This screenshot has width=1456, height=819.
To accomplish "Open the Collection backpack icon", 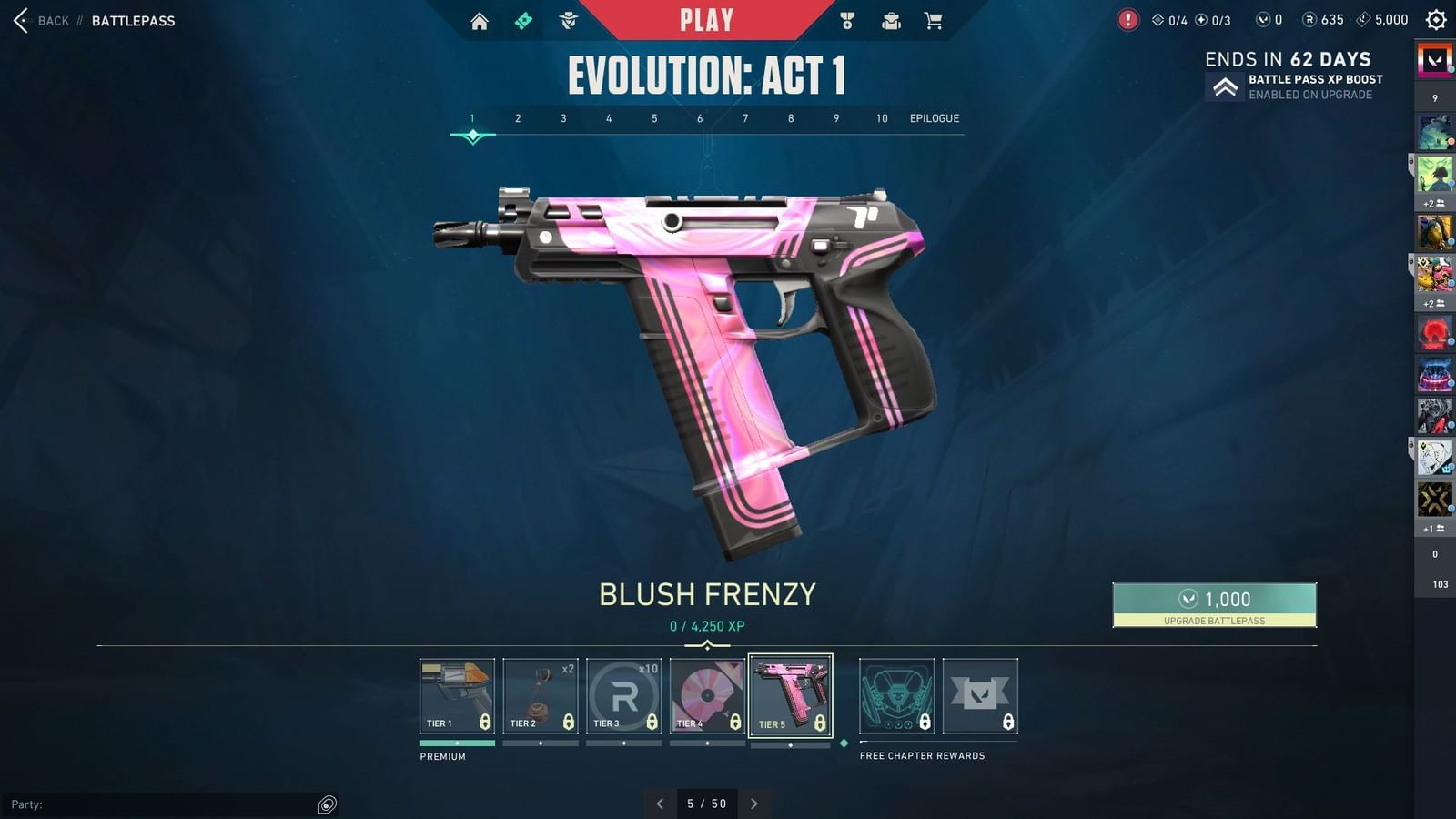I will click(891, 19).
